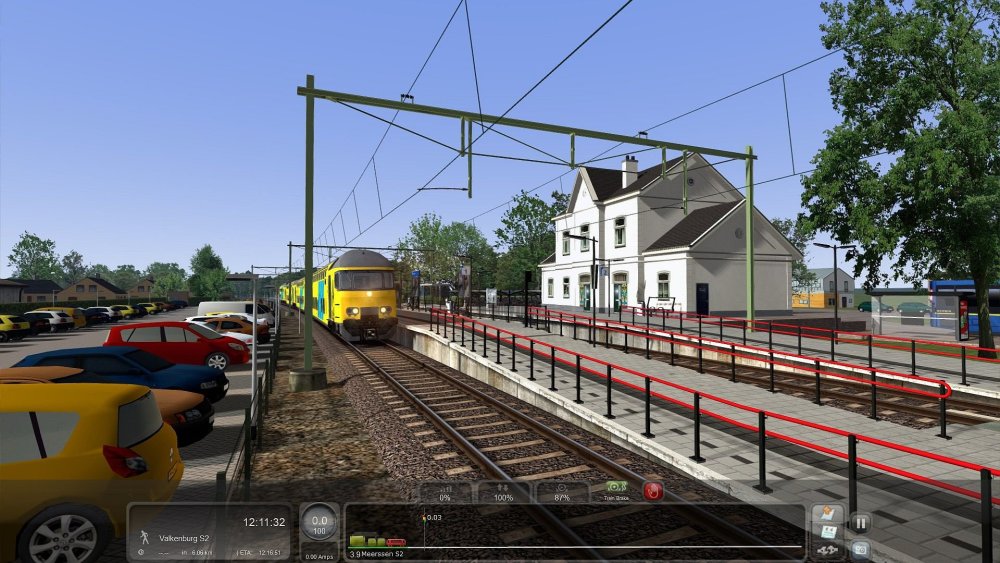Select the 87% brake control box
The height and width of the screenshot is (563, 1000).
[562, 492]
